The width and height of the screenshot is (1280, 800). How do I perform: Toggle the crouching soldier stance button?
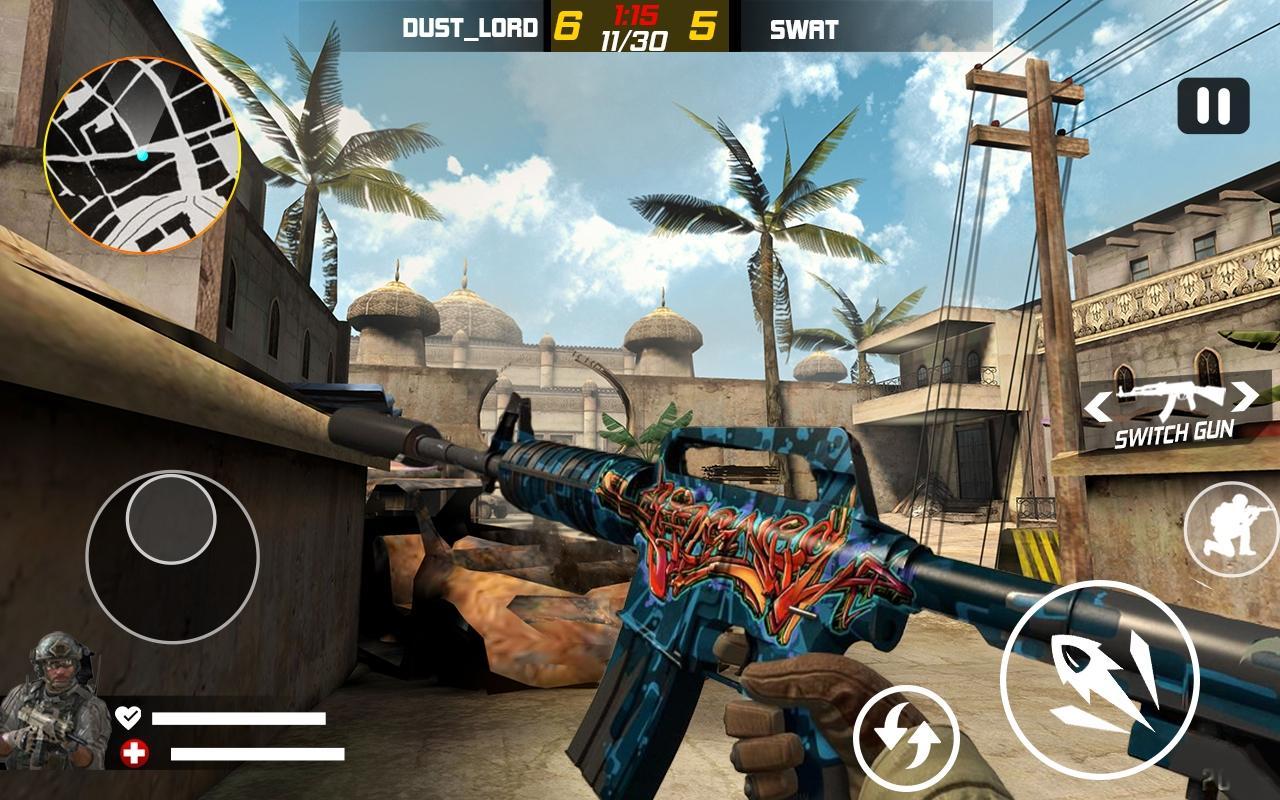point(1231,529)
